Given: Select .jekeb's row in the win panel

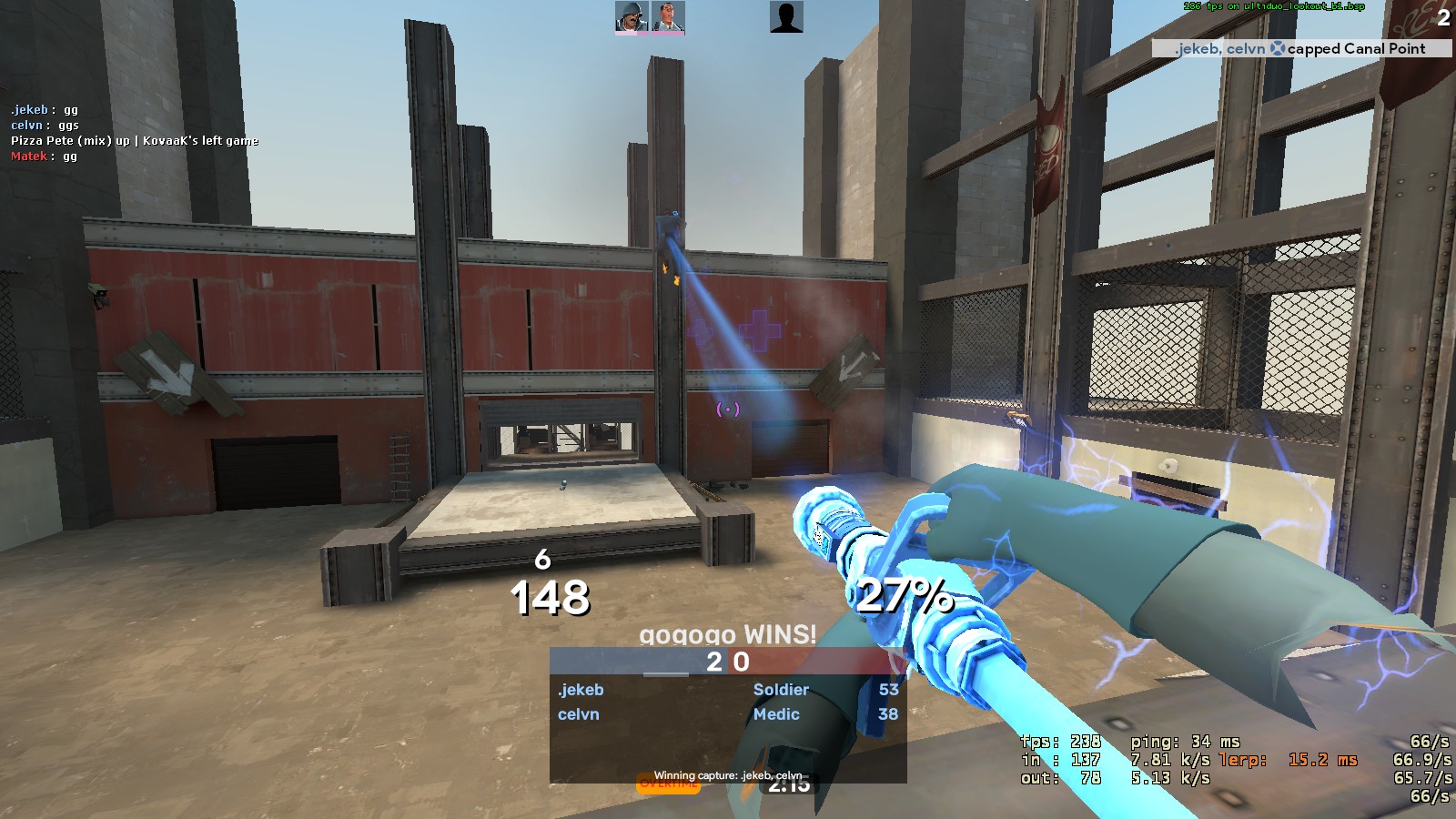Looking at the screenshot, I should coord(727,690).
